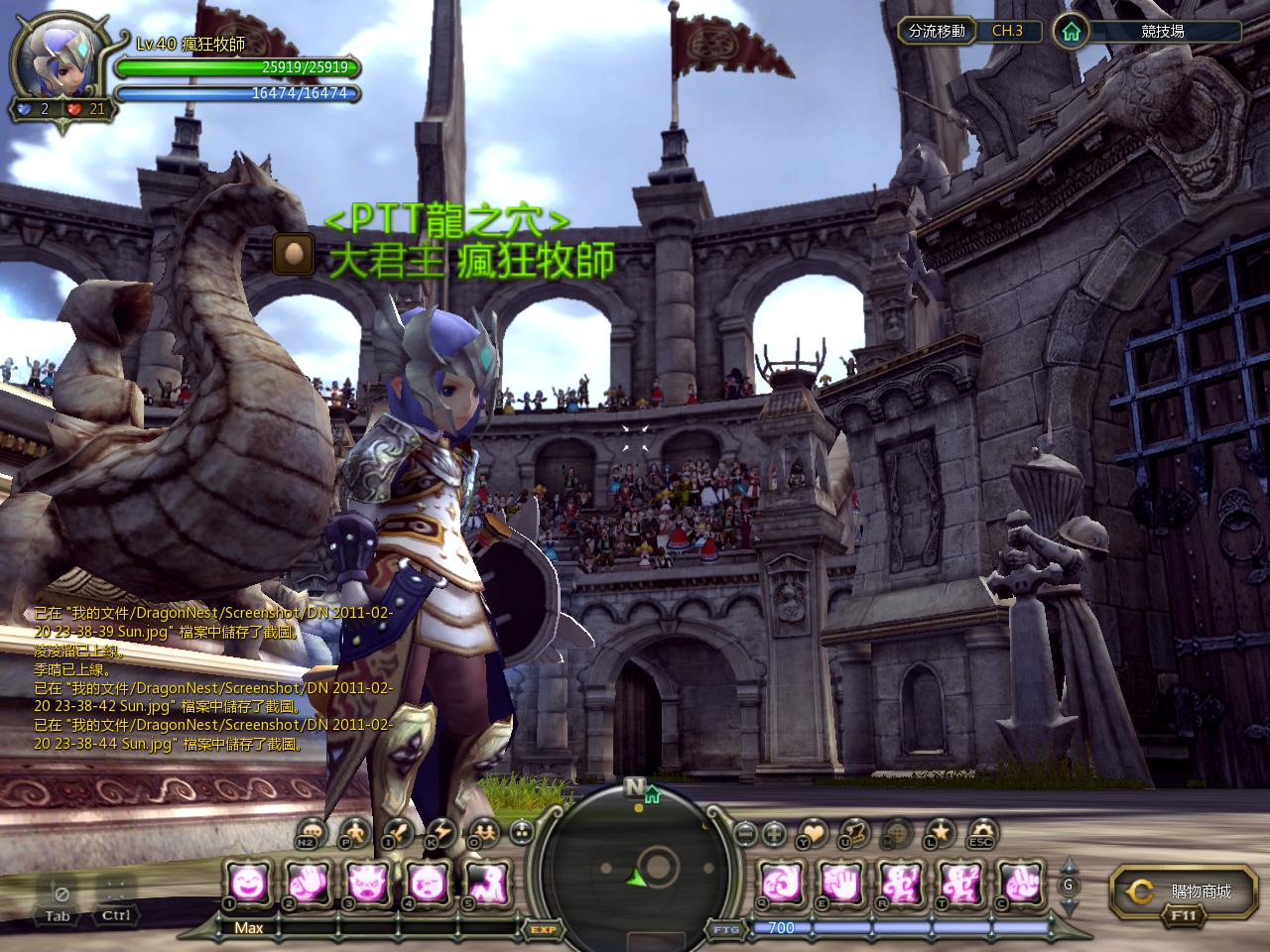This screenshot has width=1270, height=952.
Task: Click the green home icon beside 競技場
Action: point(1070,31)
